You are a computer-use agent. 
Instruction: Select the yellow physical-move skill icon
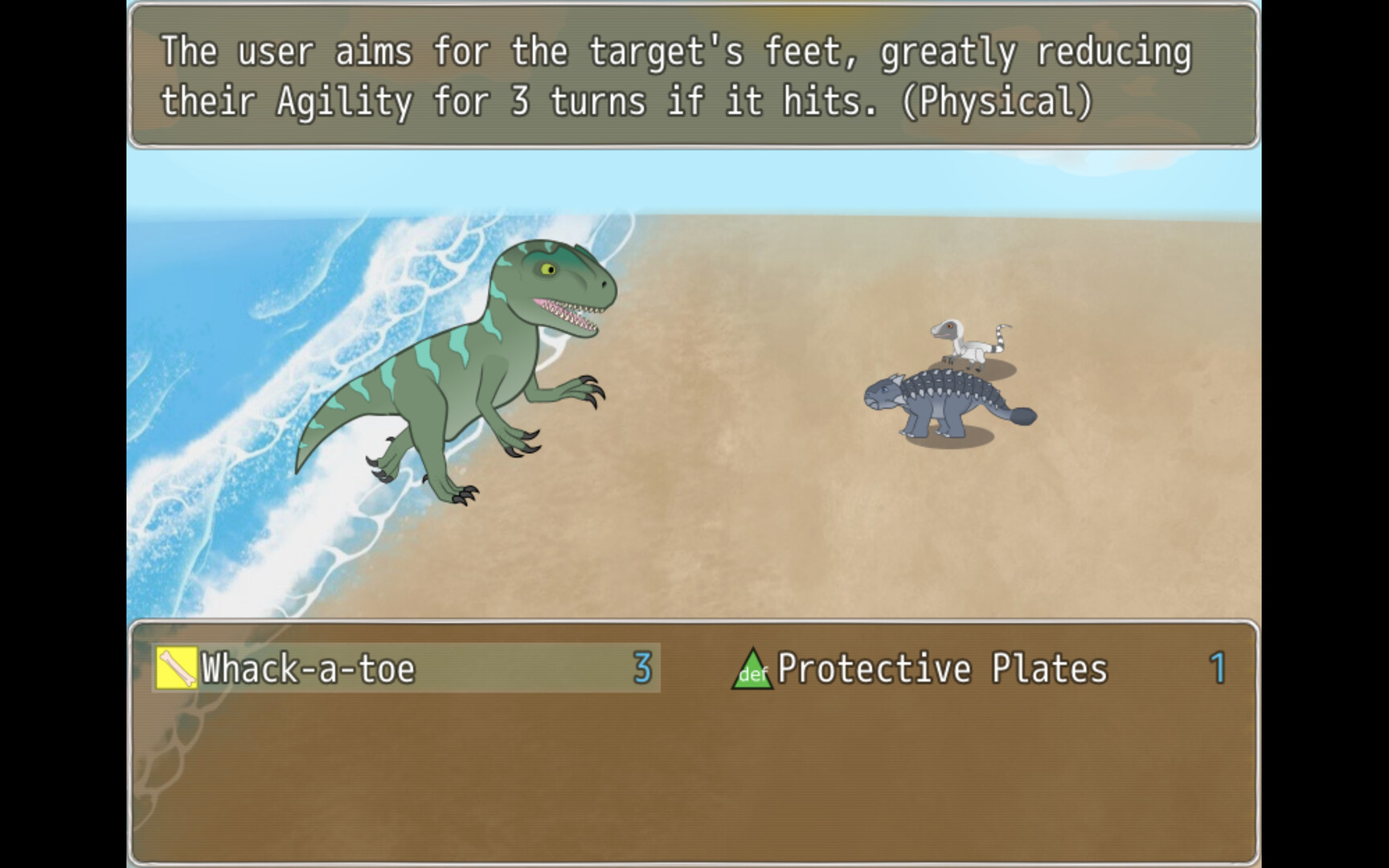click(178, 669)
